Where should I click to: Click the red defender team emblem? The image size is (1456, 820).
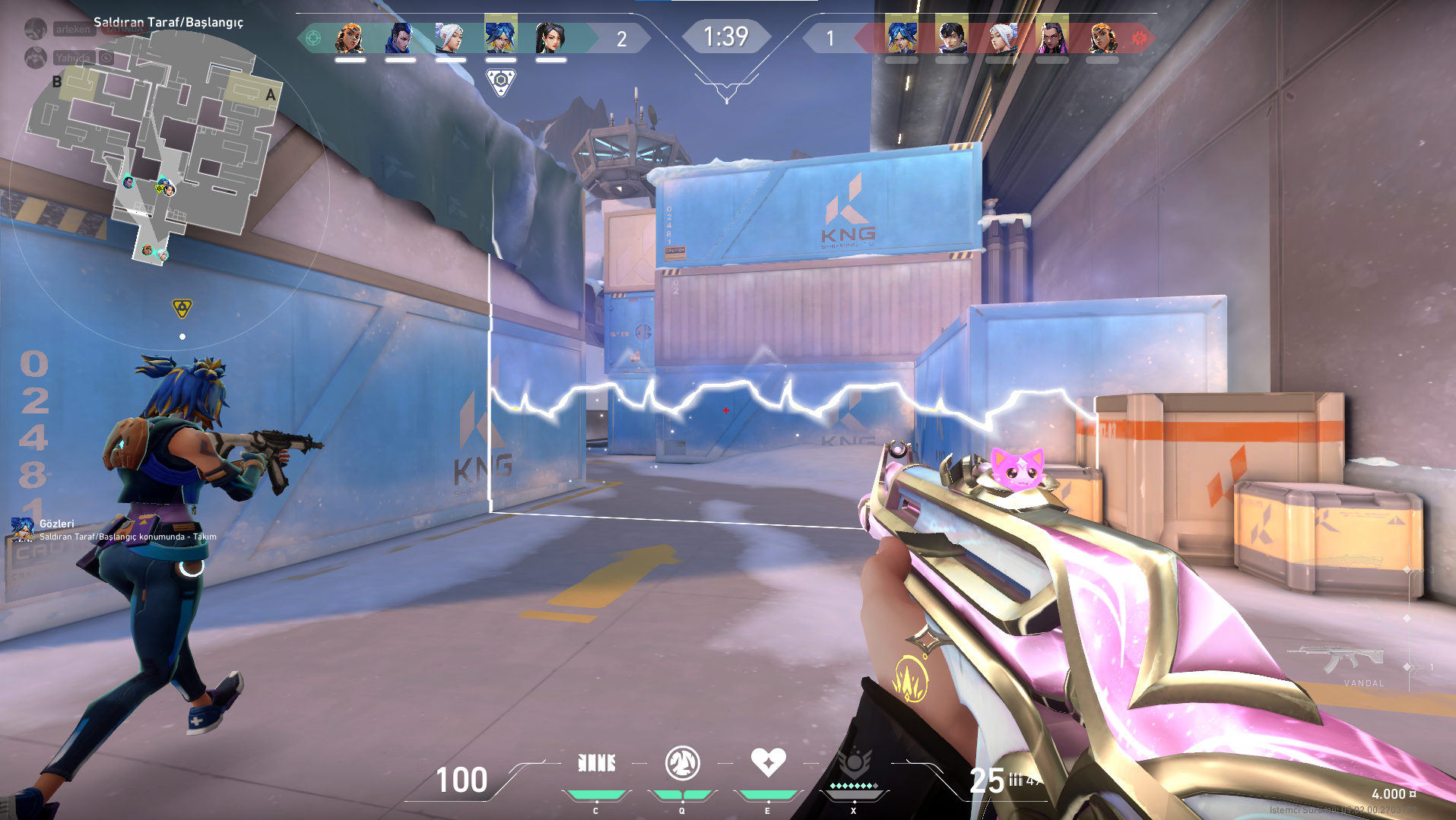pos(1139,38)
